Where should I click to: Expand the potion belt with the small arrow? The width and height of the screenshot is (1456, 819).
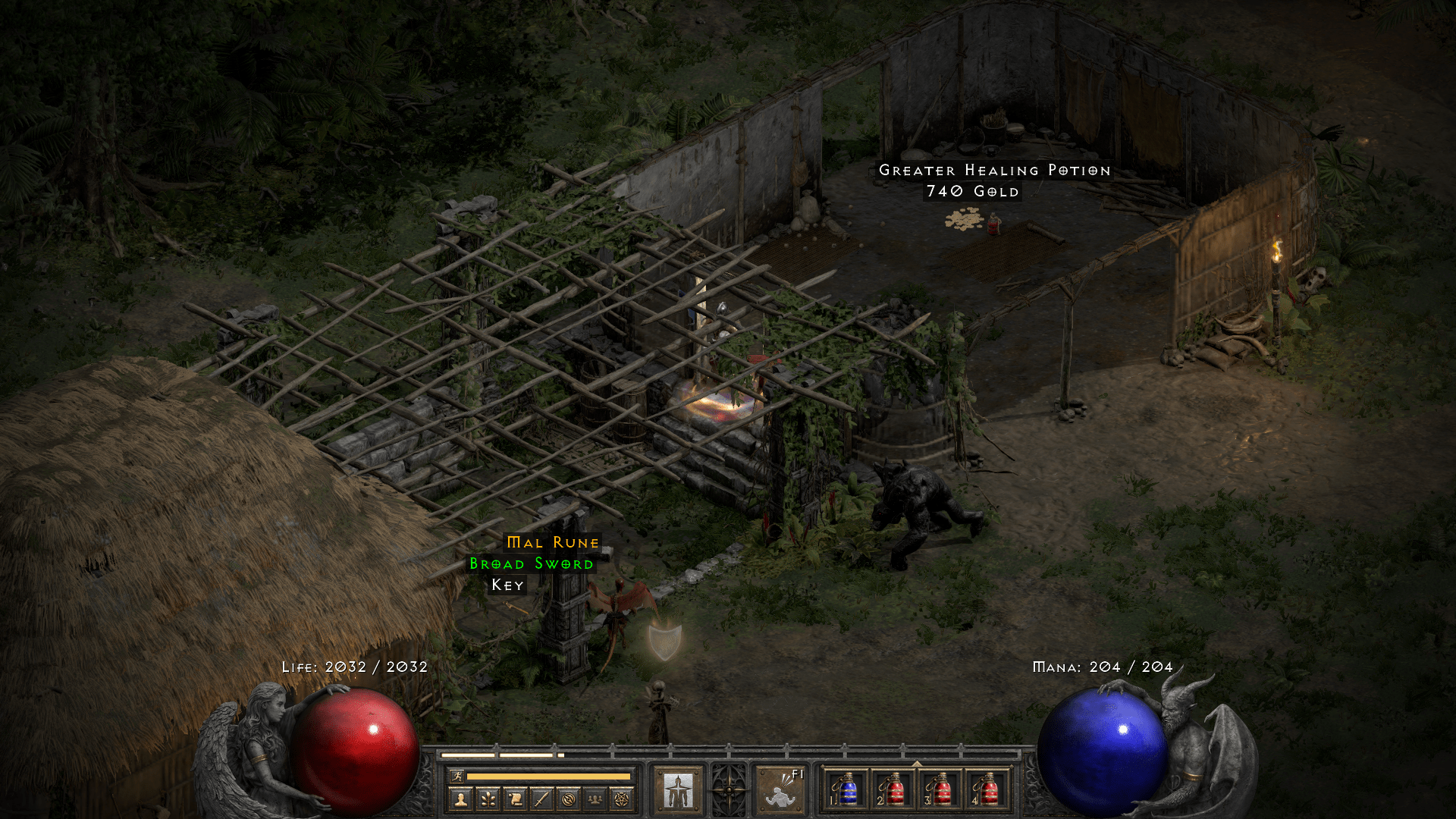[x=916, y=762]
